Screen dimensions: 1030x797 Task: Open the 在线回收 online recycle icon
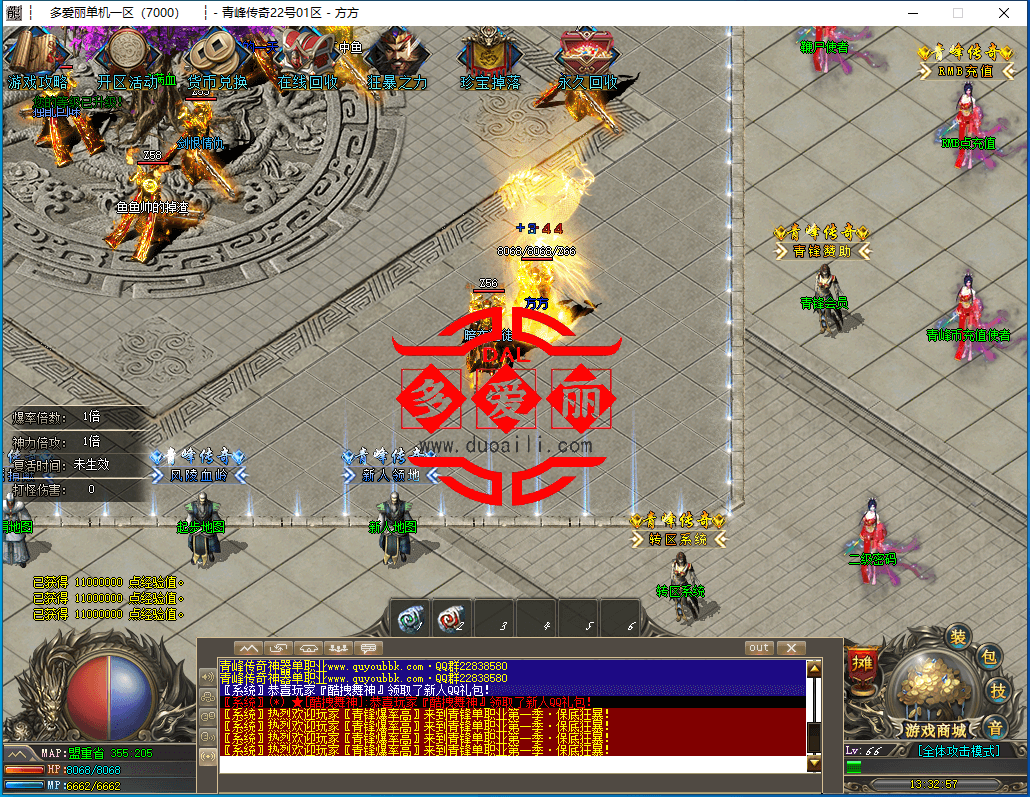307,58
